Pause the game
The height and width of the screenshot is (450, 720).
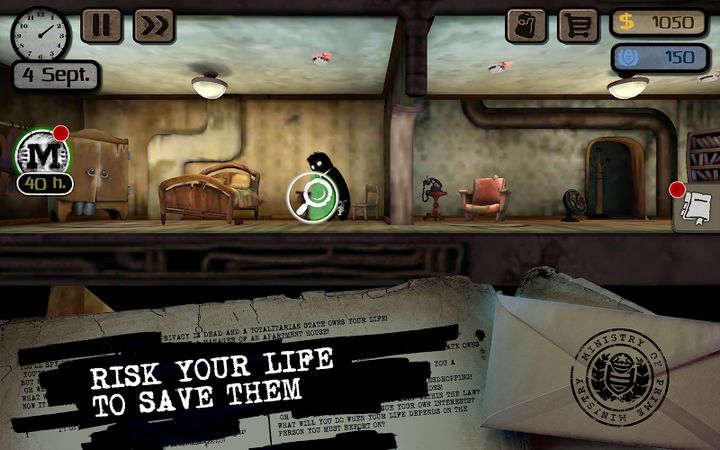pos(101,26)
